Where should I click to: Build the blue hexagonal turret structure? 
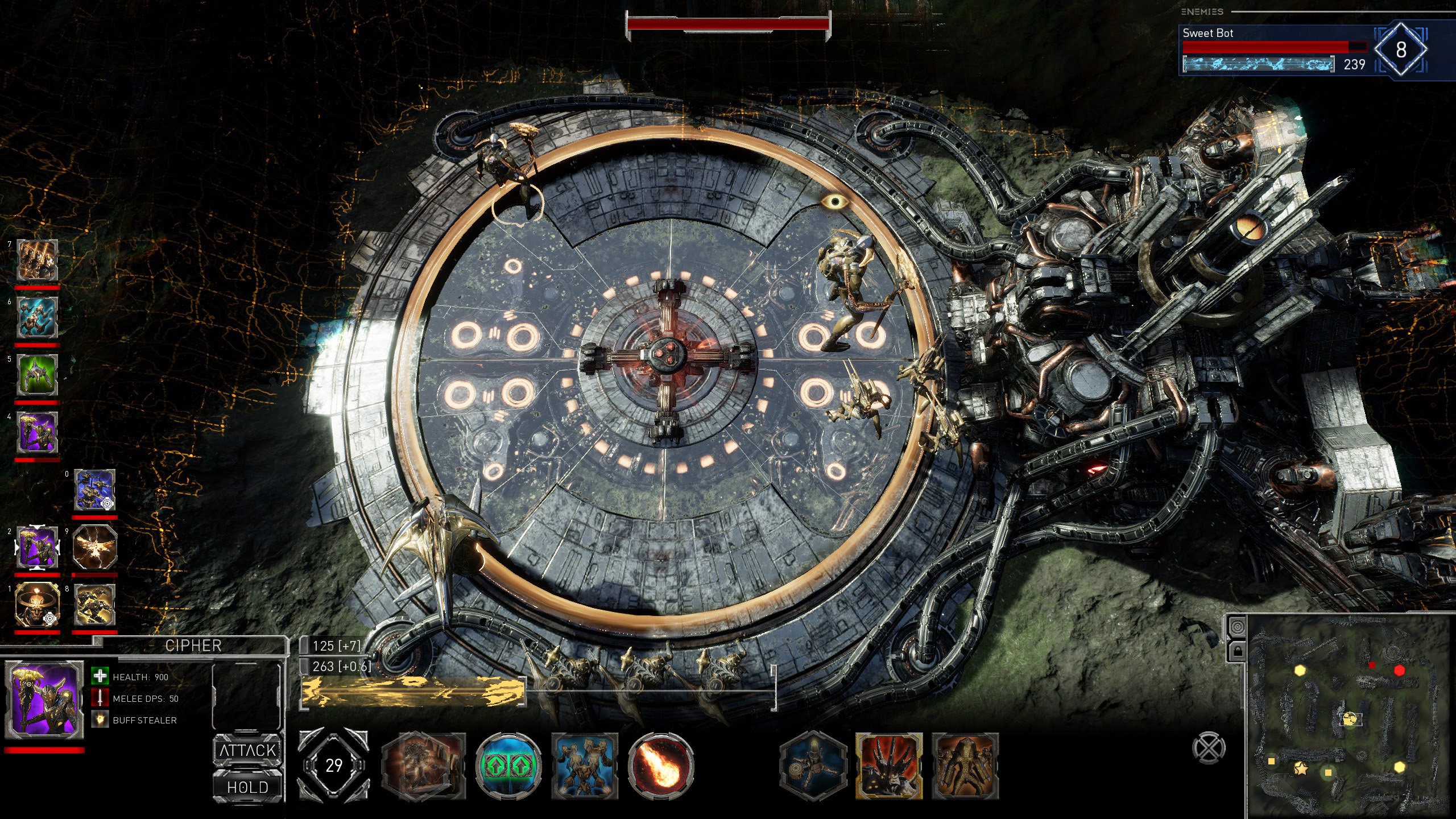point(813,766)
